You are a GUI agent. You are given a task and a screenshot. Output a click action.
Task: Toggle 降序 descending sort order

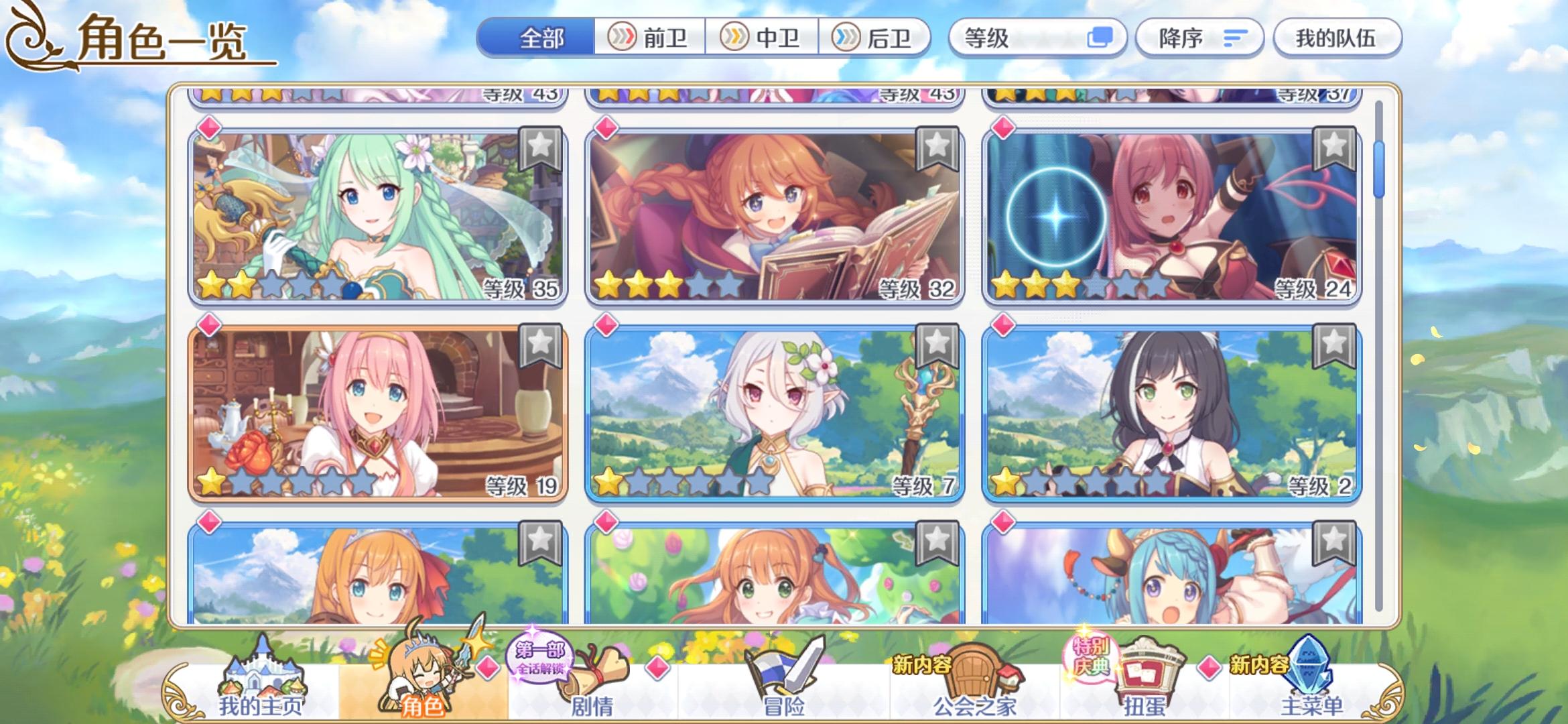coord(1199,38)
